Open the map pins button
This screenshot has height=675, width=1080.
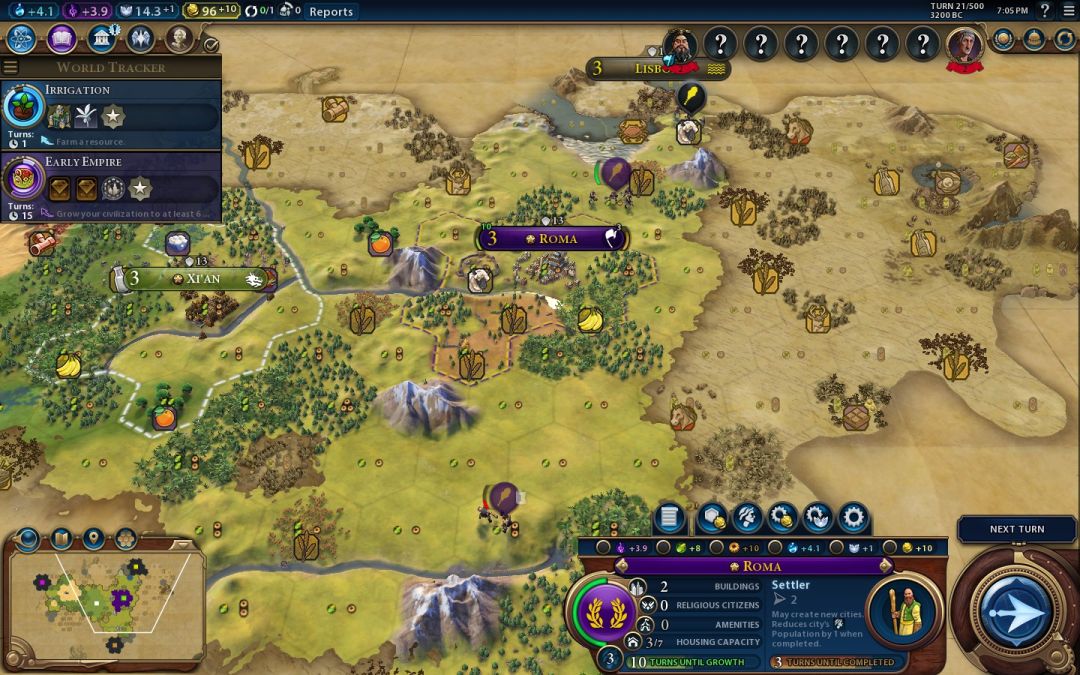pyautogui.click(x=93, y=539)
